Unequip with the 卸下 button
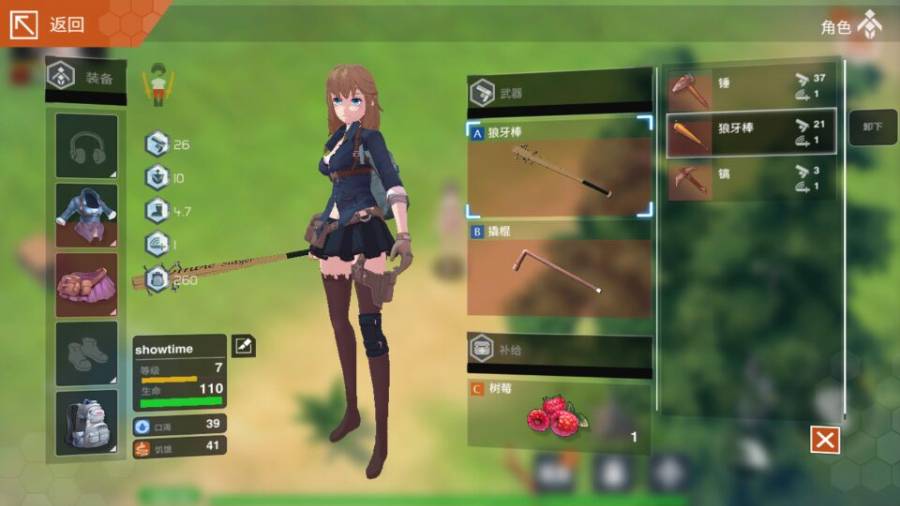The width and height of the screenshot is (900, 506). pos(873,127)
